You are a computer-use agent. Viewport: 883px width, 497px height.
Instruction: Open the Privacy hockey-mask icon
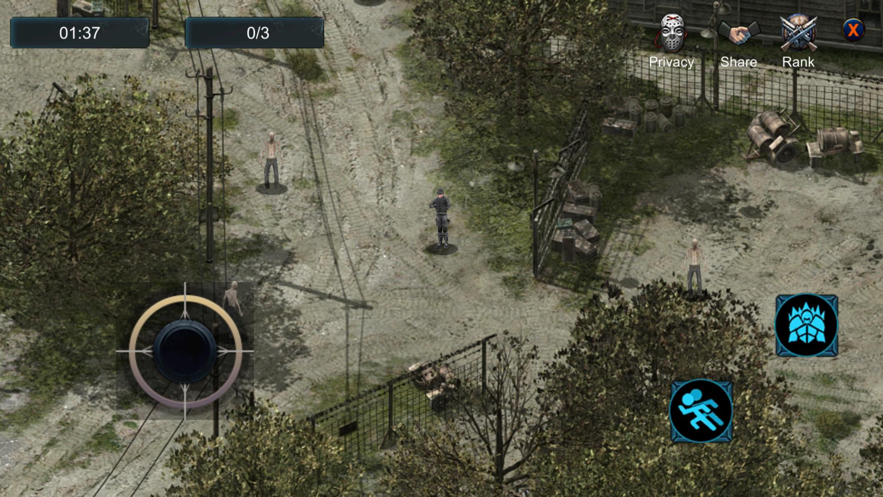671,34
